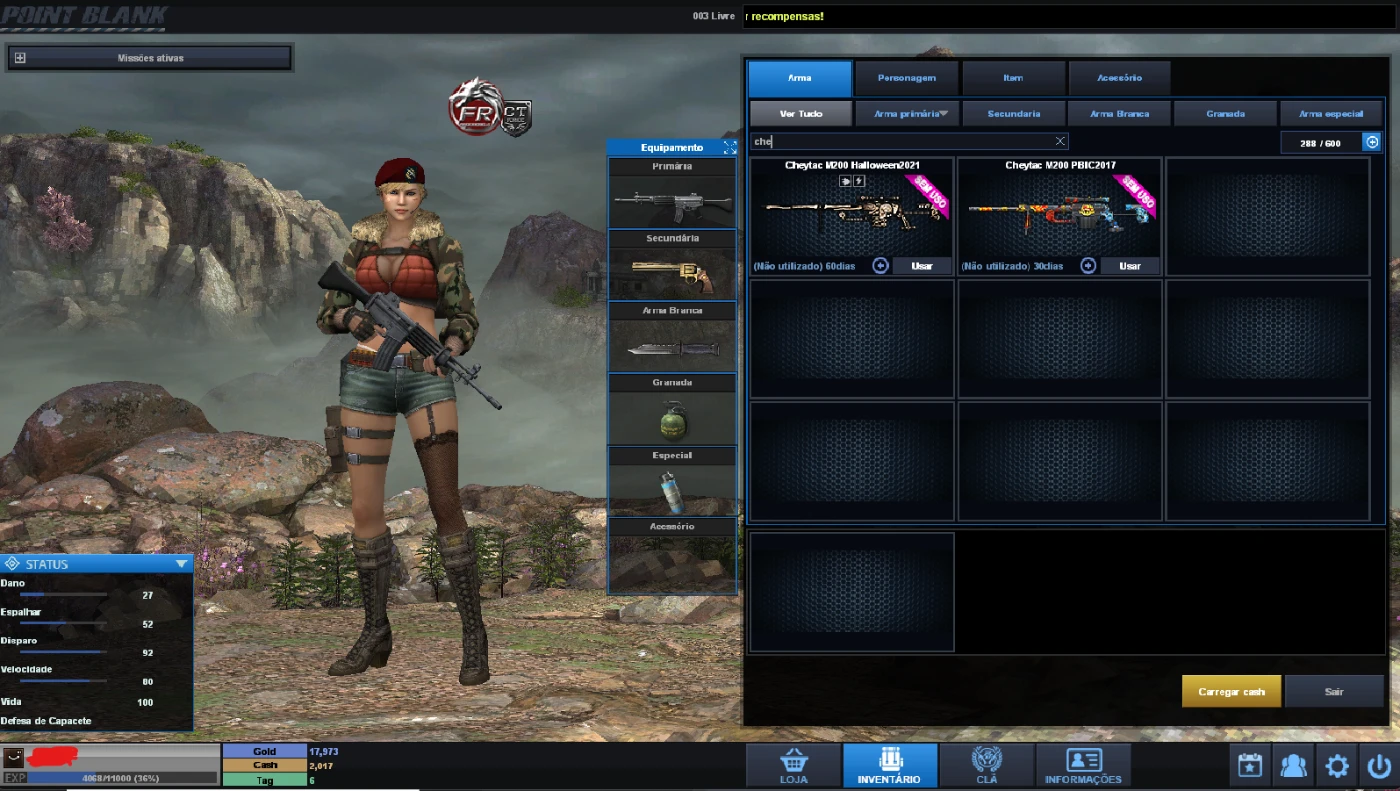Open the Clã panel icon
The height and width of the screenshot is (791, 1400).
(986, 764)
